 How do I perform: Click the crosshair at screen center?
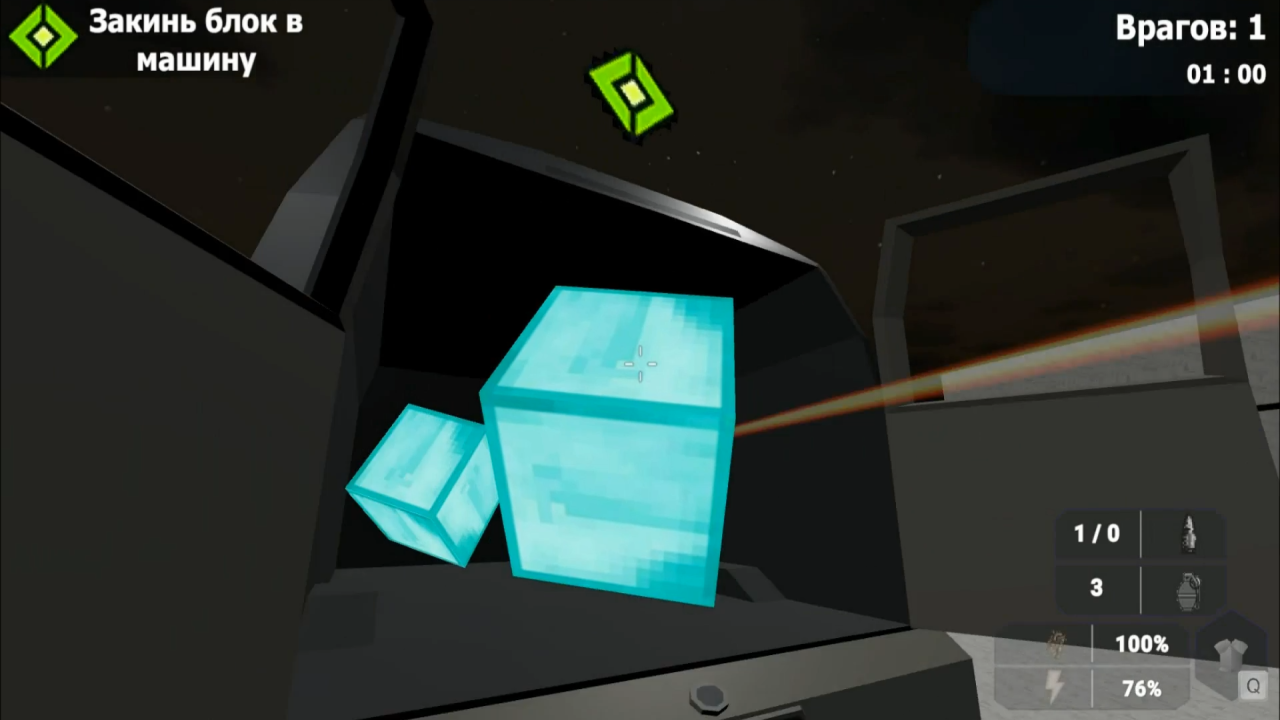(x=640, y=362)
